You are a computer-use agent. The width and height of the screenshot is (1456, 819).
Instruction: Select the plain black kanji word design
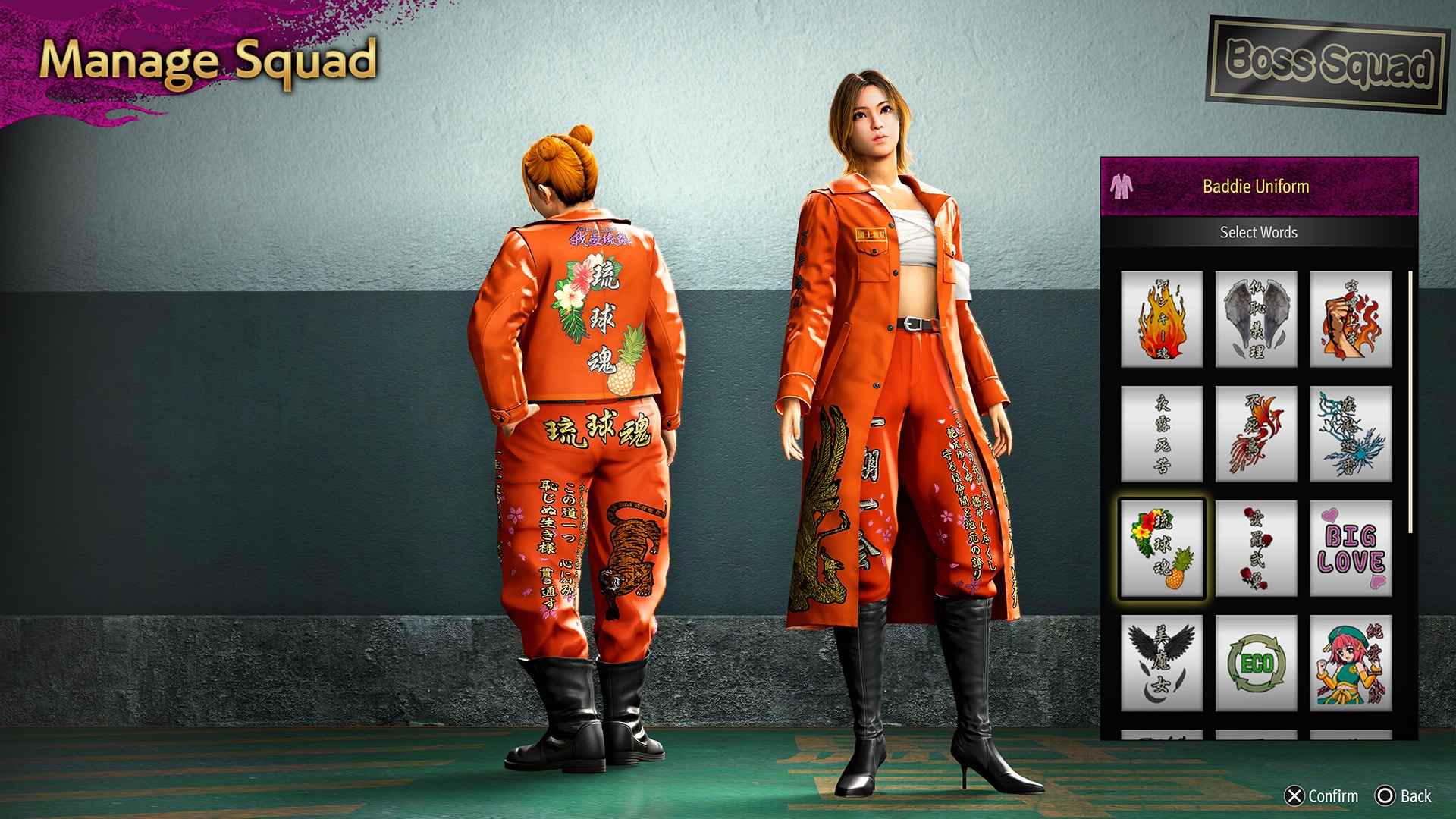(1162, 434)
